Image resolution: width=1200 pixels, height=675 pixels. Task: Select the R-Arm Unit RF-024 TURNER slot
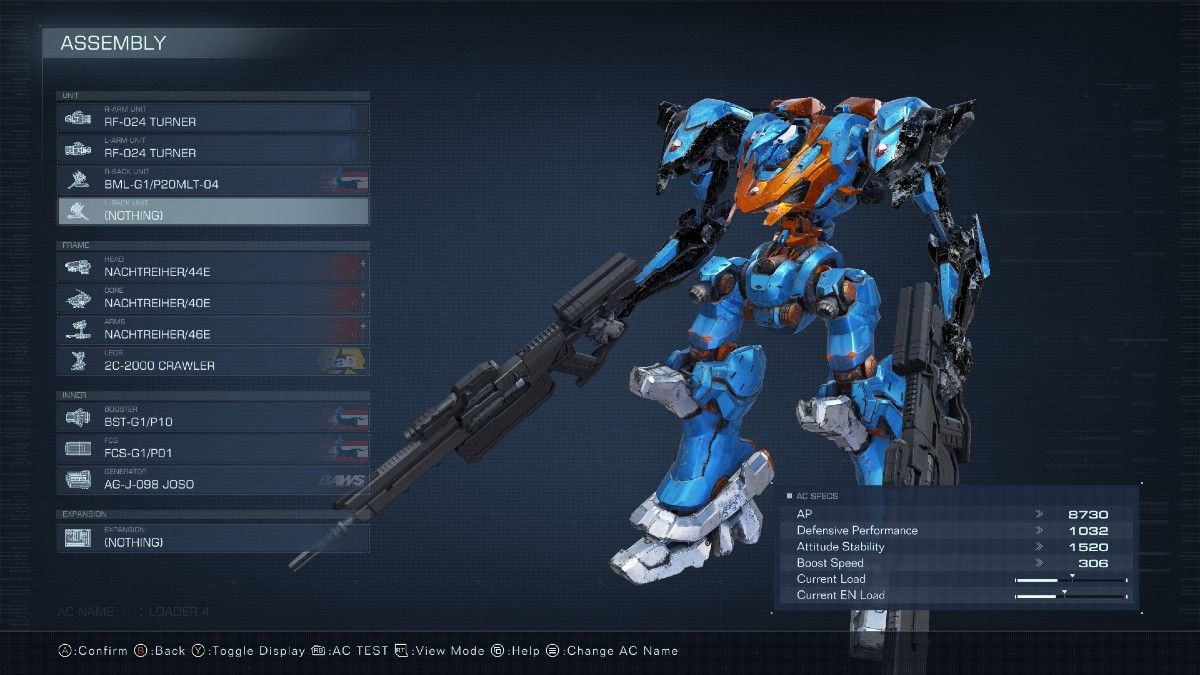point(213,117)
